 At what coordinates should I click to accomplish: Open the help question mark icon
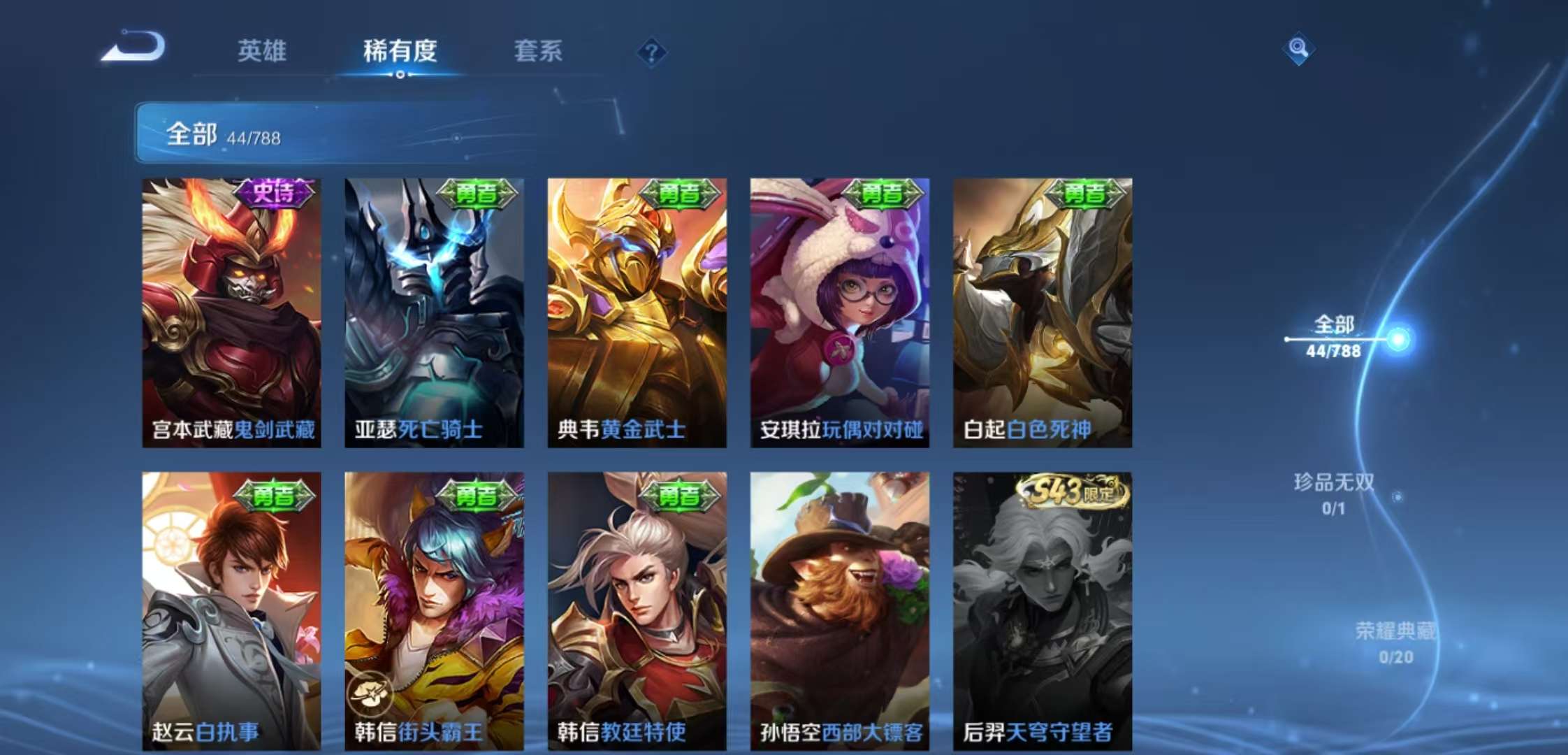point(653,52)
